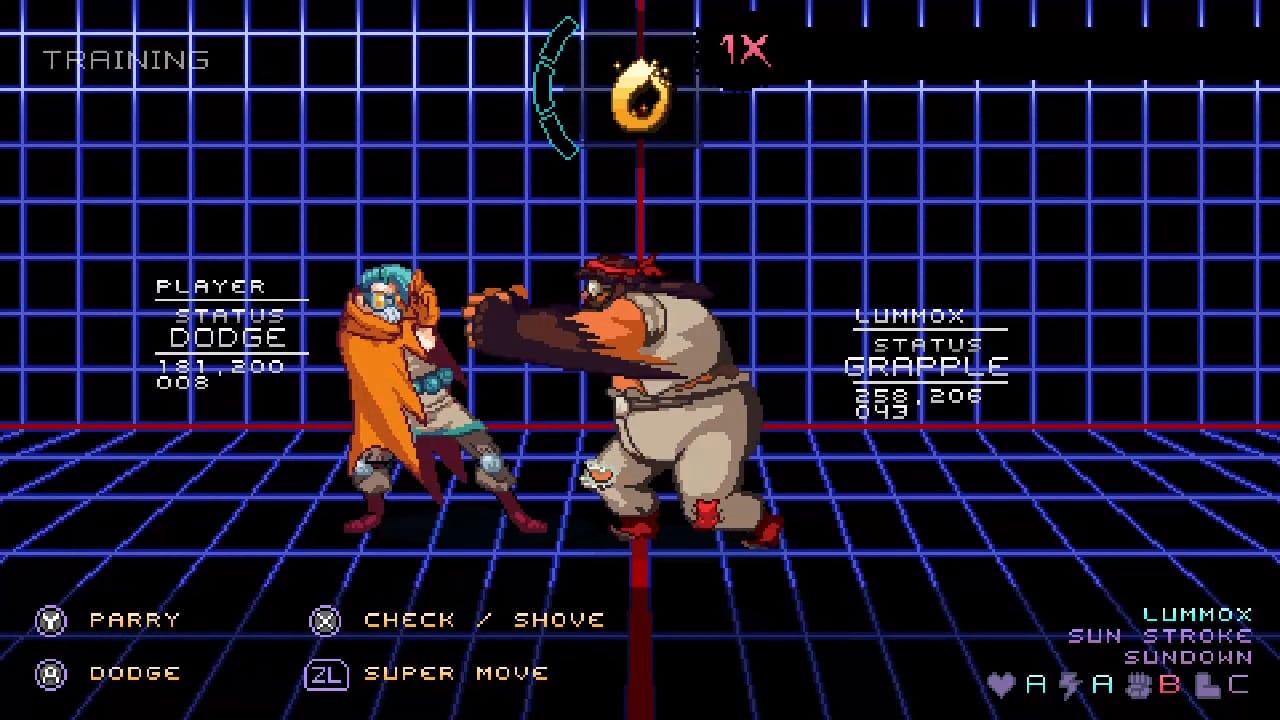
Task: Select the ZL button icon for Super Move
Action: [x=325, y=673]
